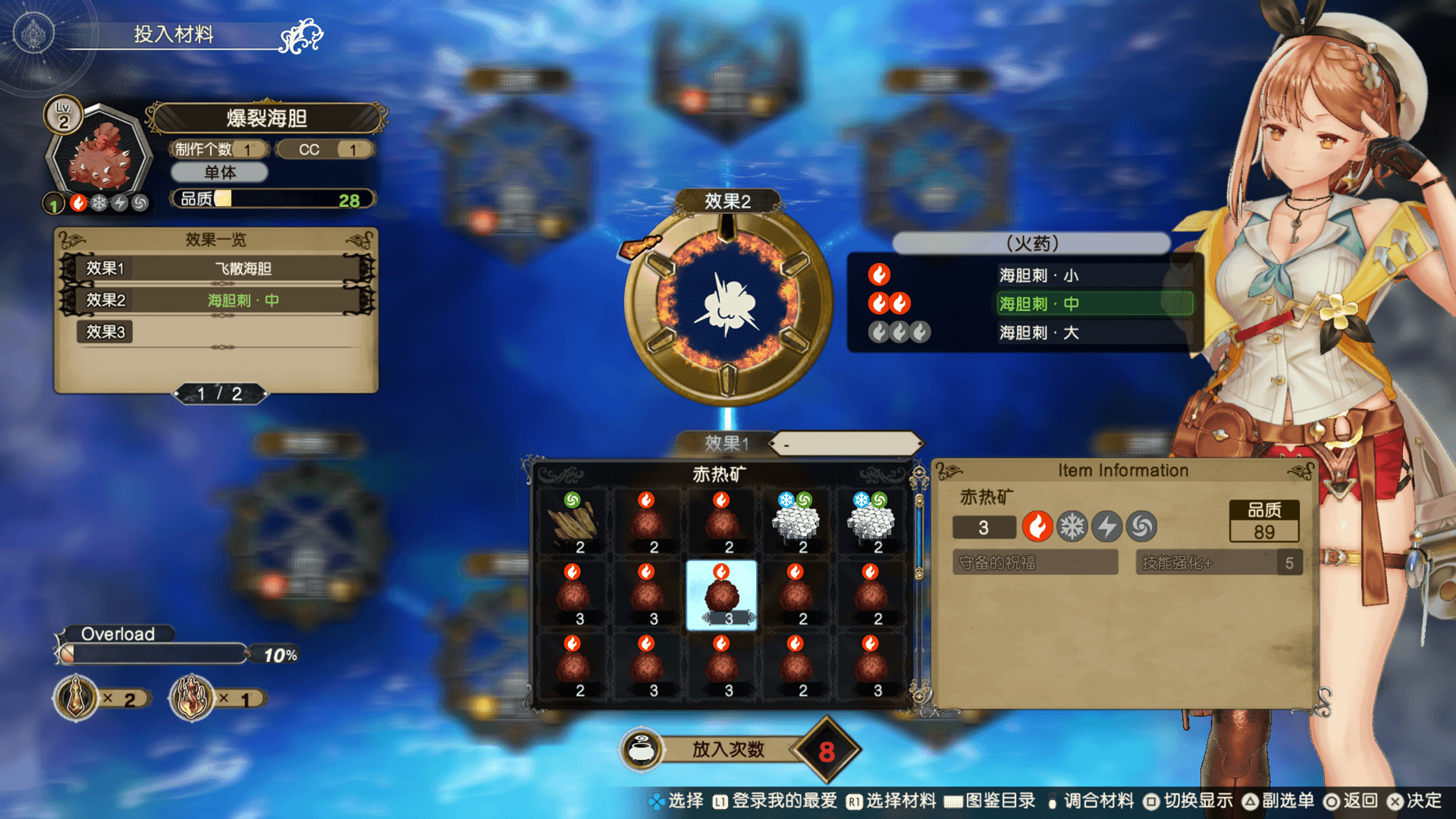
Task: Pick the green 海胆刺·中 effect level
Action: pos(1037,304)
